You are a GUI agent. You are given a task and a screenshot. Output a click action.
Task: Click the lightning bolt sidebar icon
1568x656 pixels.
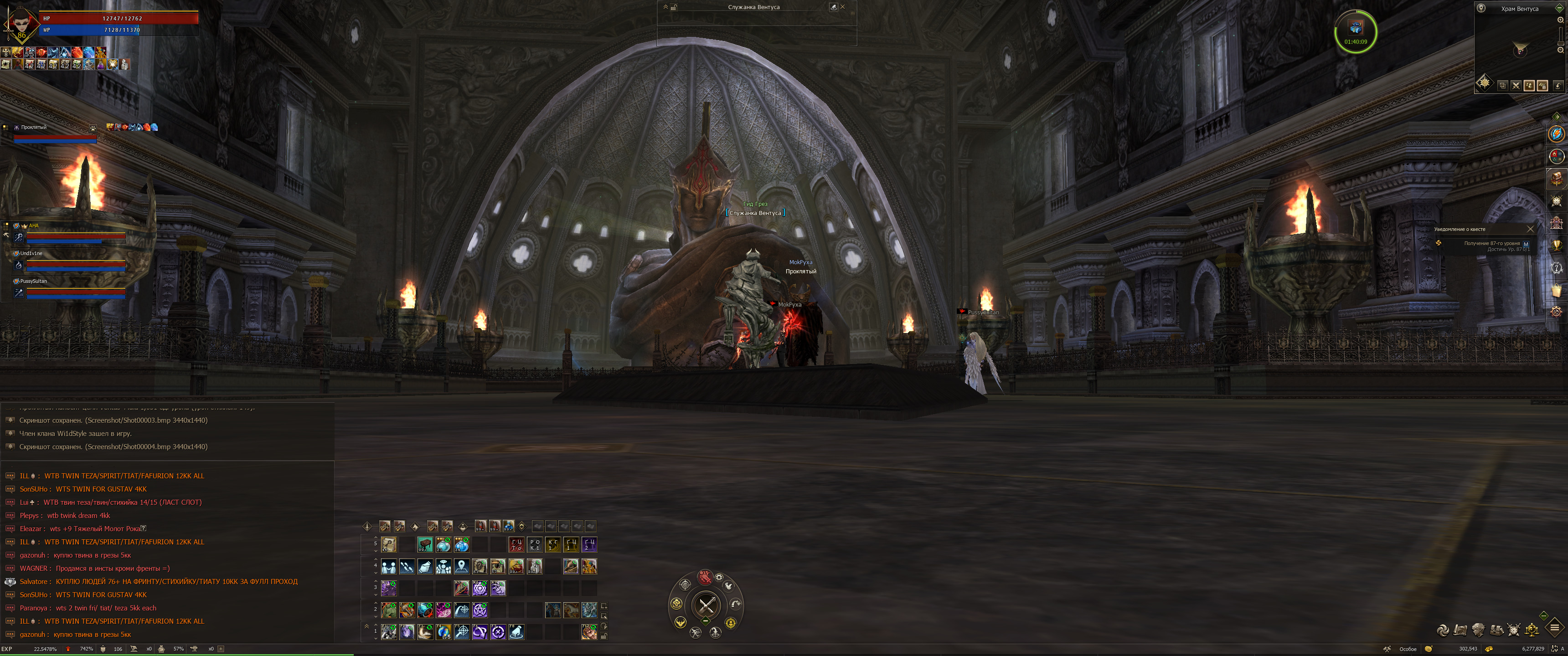pos(1557,134)
